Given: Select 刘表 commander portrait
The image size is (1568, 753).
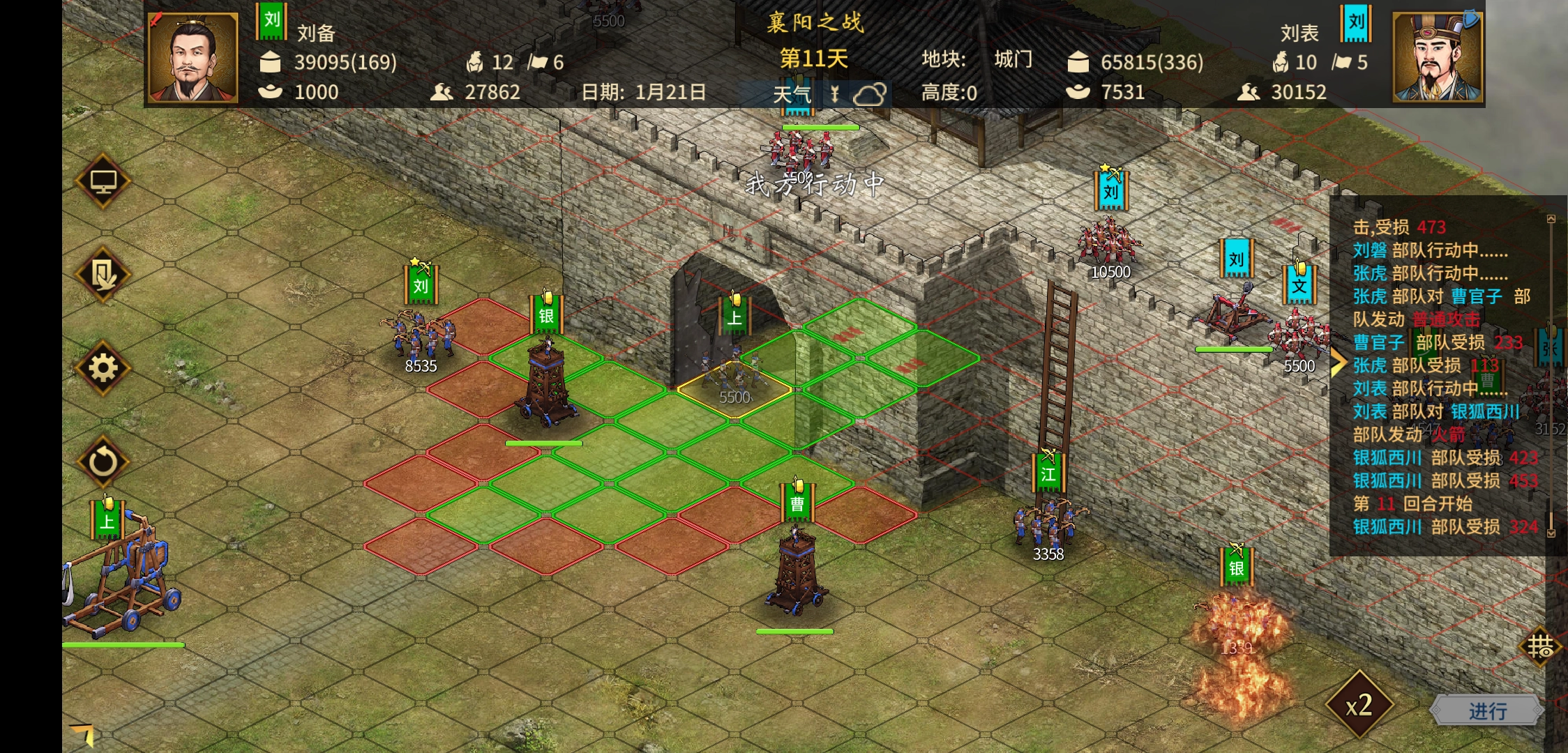Looking at the screenshot, I should tap(1438, 57).
